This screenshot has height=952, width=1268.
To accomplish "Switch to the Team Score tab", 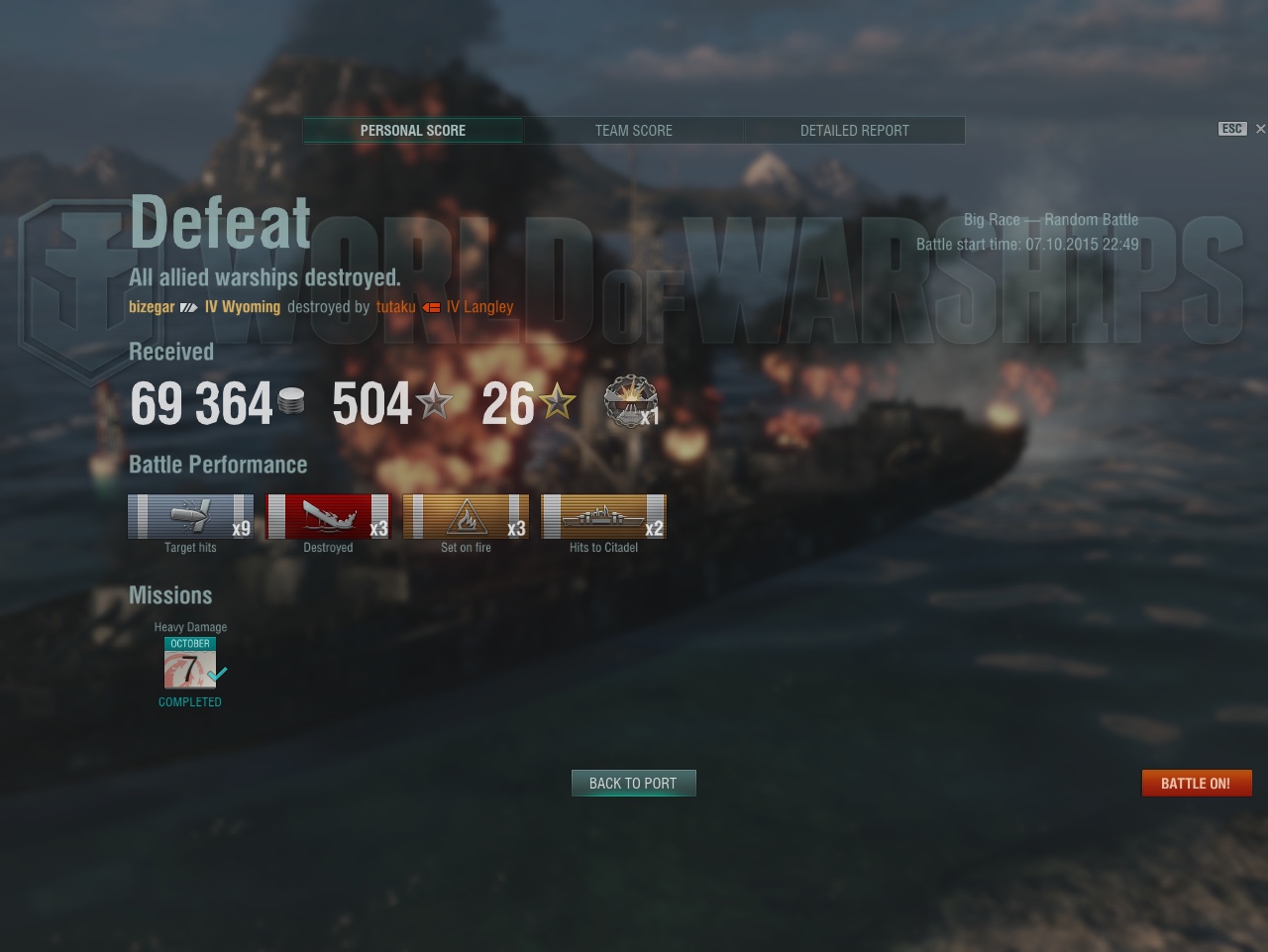I will click(x=633, y=131).
